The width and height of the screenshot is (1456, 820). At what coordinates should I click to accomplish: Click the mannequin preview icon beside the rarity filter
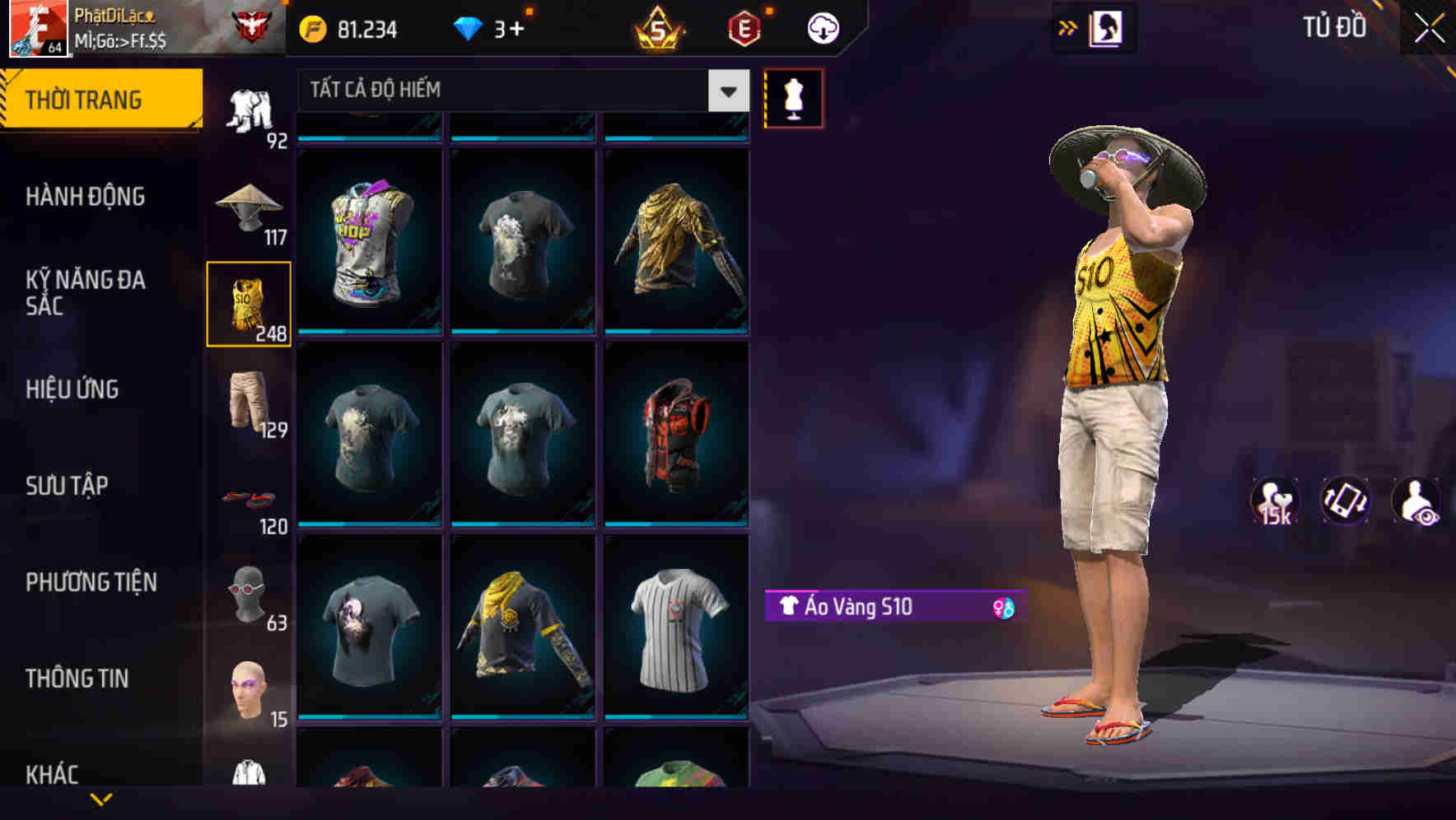pyautogui.click(x=794, y=96)
